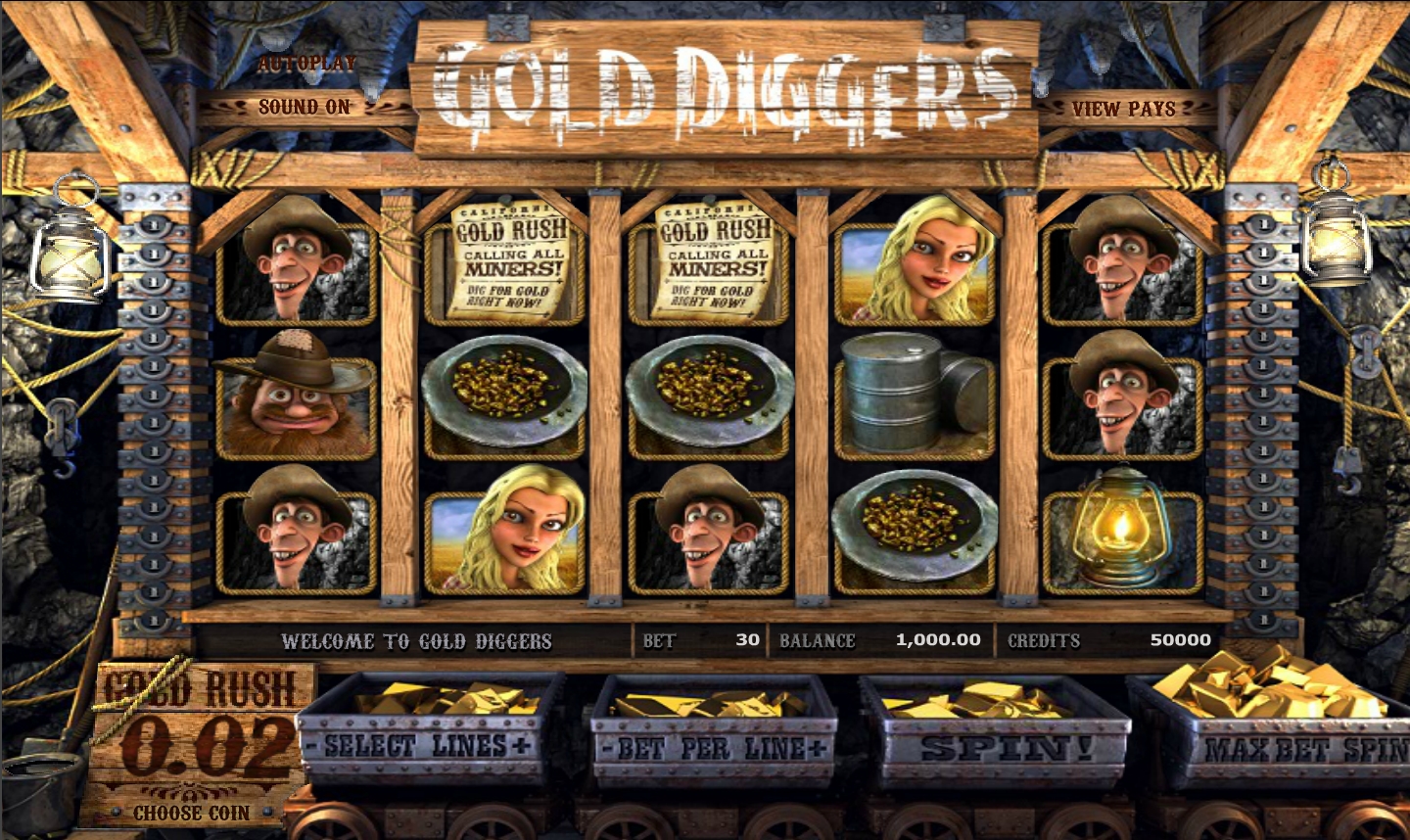This screenshot has height=840, width=1410.
Task: Decrease lines with Select Lines minus
Action: pos(312,746)
